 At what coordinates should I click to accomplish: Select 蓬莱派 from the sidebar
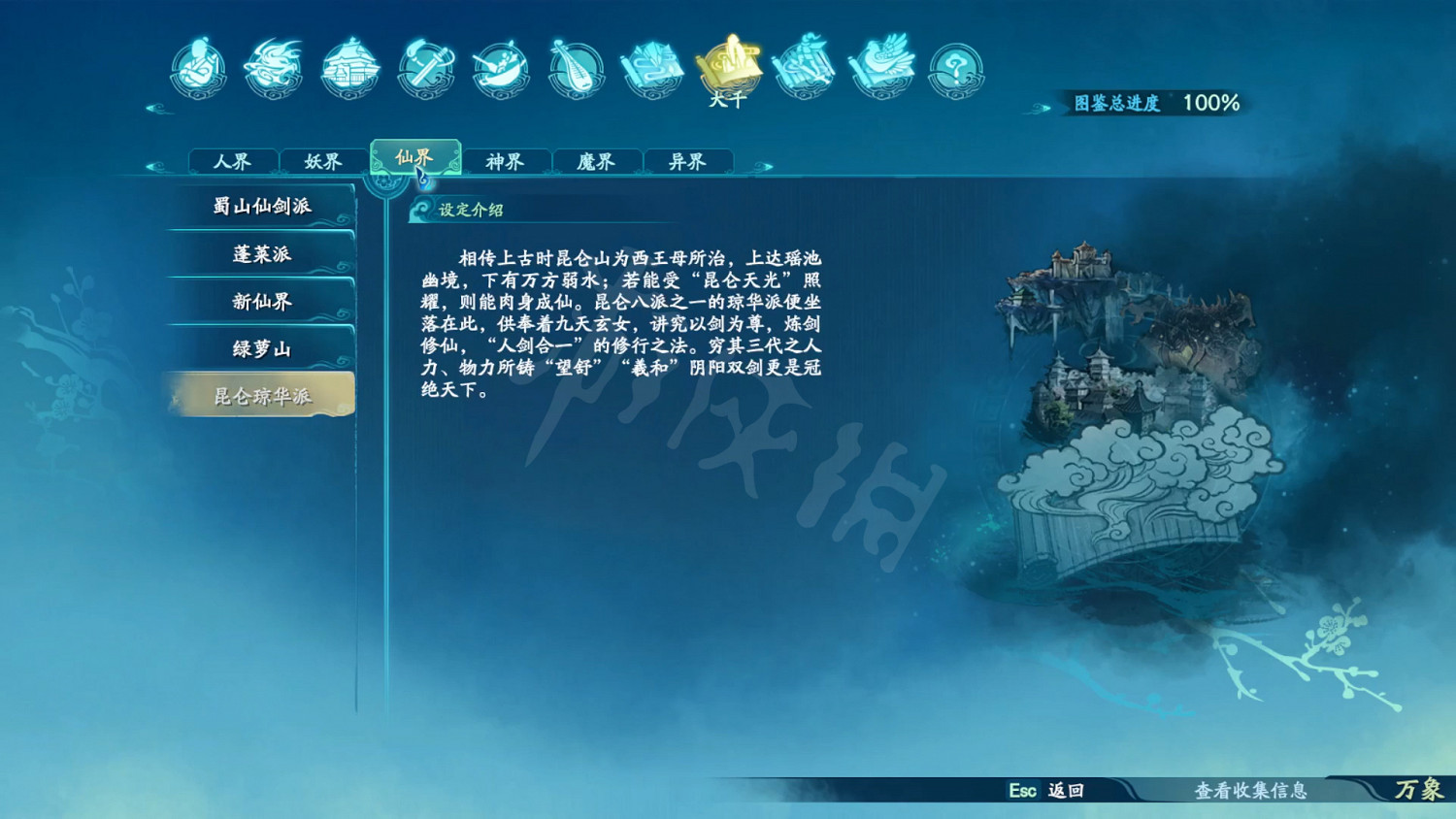point(260,252)
